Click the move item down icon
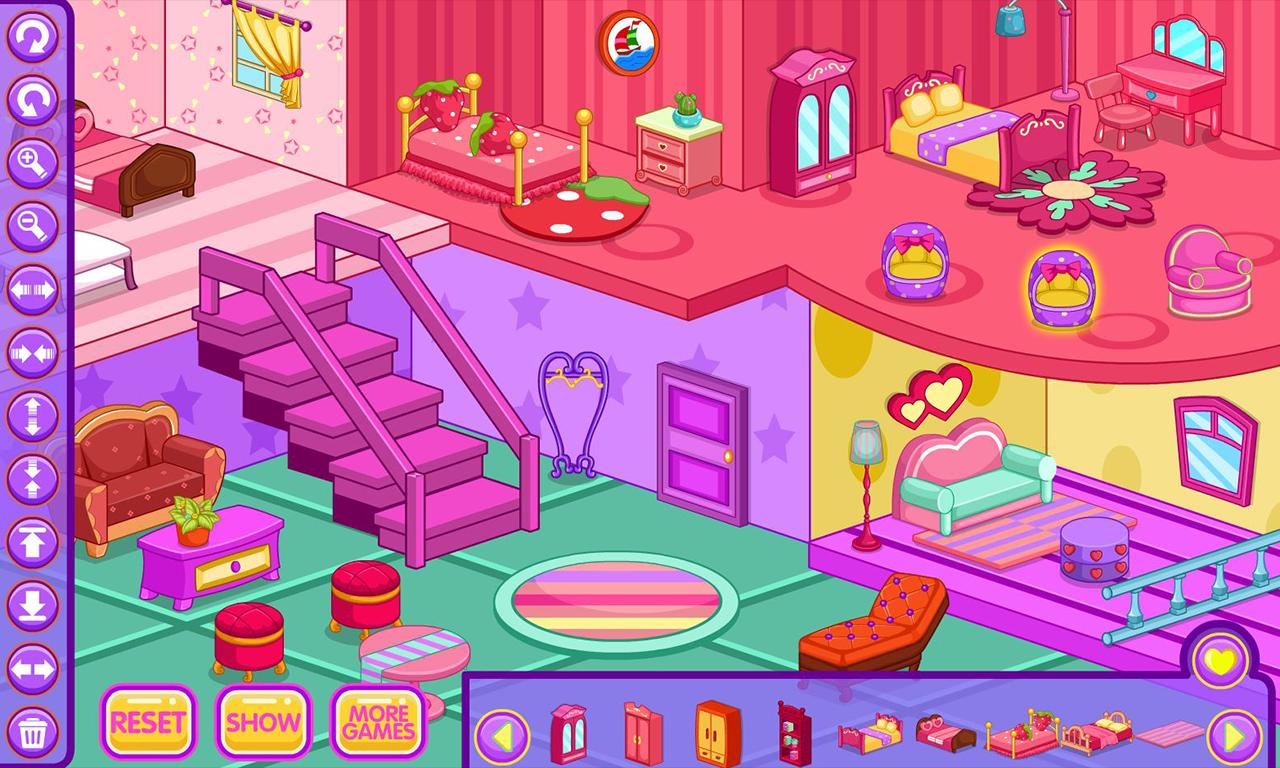 click(x=33, y=603)
